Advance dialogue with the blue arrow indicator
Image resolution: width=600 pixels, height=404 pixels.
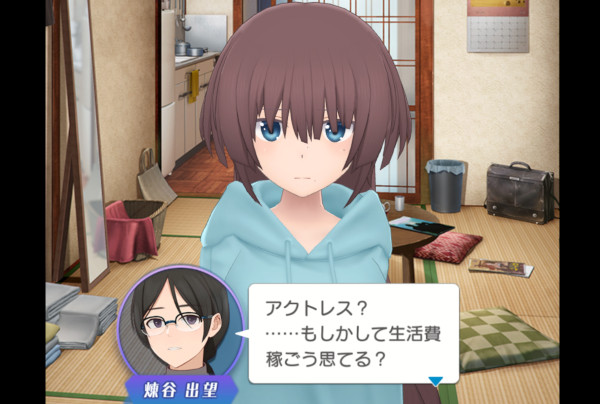tap(435, 380)
